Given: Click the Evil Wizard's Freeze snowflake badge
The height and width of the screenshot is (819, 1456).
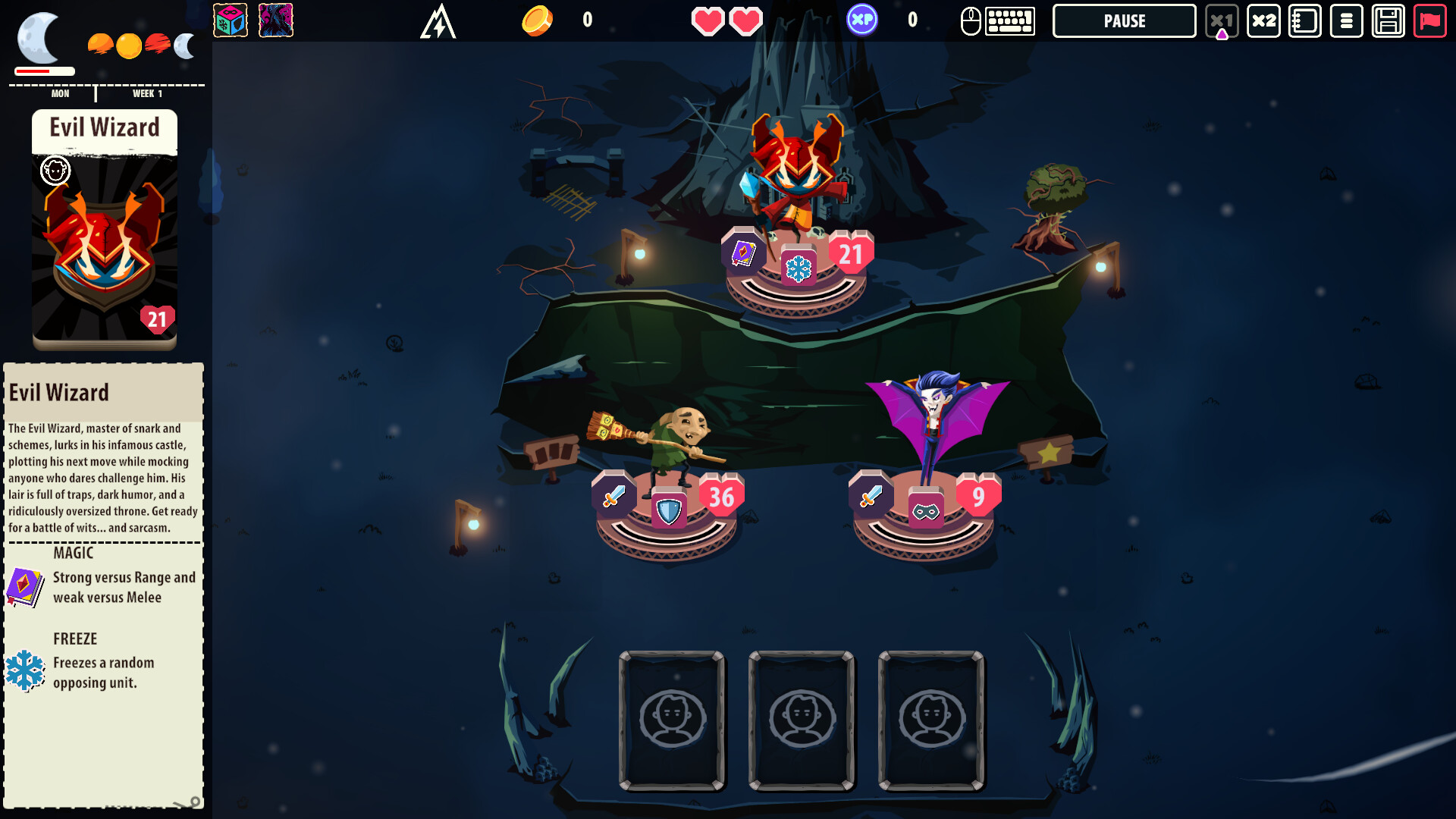Looking at the screenshot, I should pyautogui.click(x=798, y=268).
